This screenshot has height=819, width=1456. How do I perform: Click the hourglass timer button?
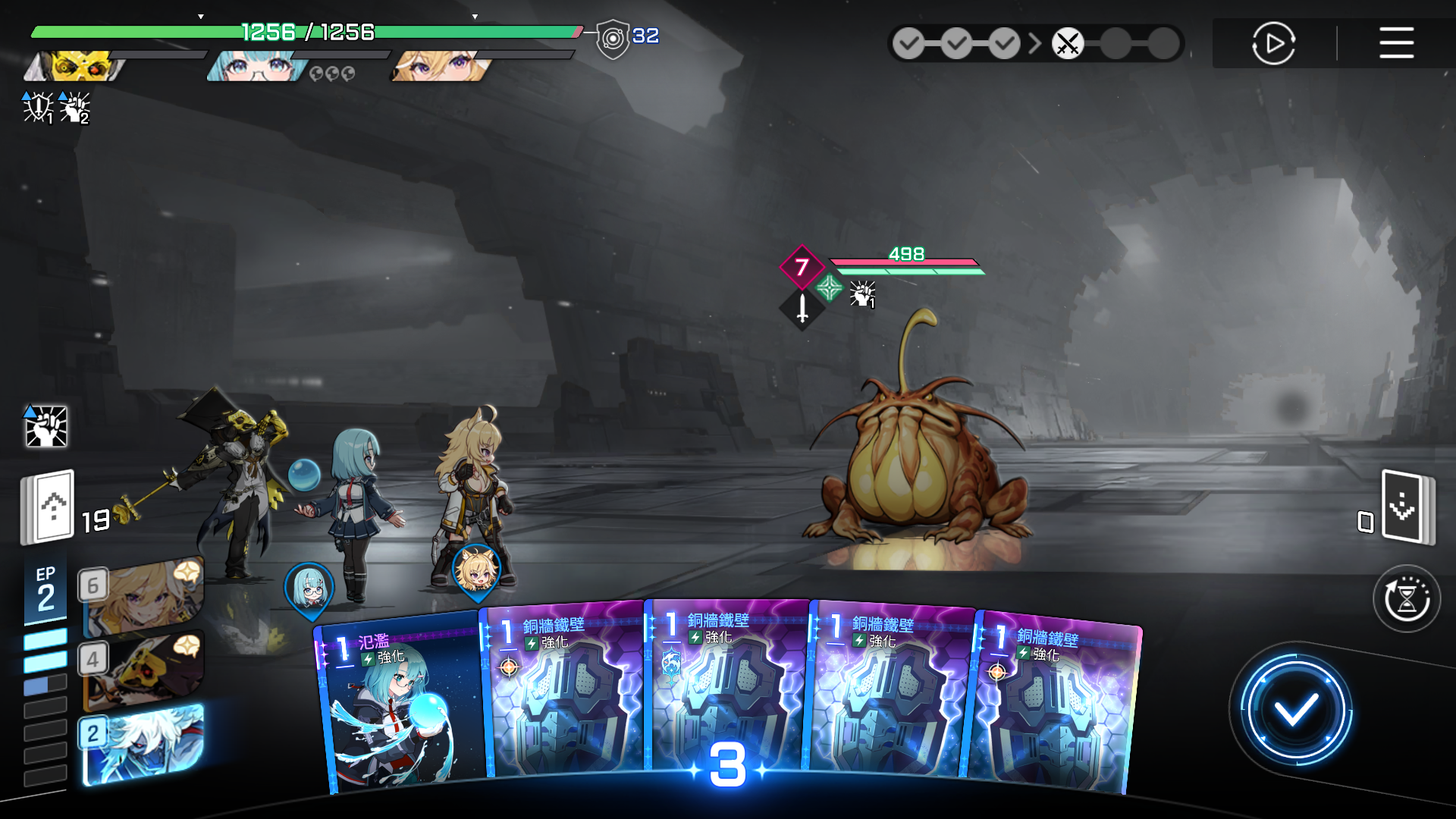click(x=1407, y=599)
